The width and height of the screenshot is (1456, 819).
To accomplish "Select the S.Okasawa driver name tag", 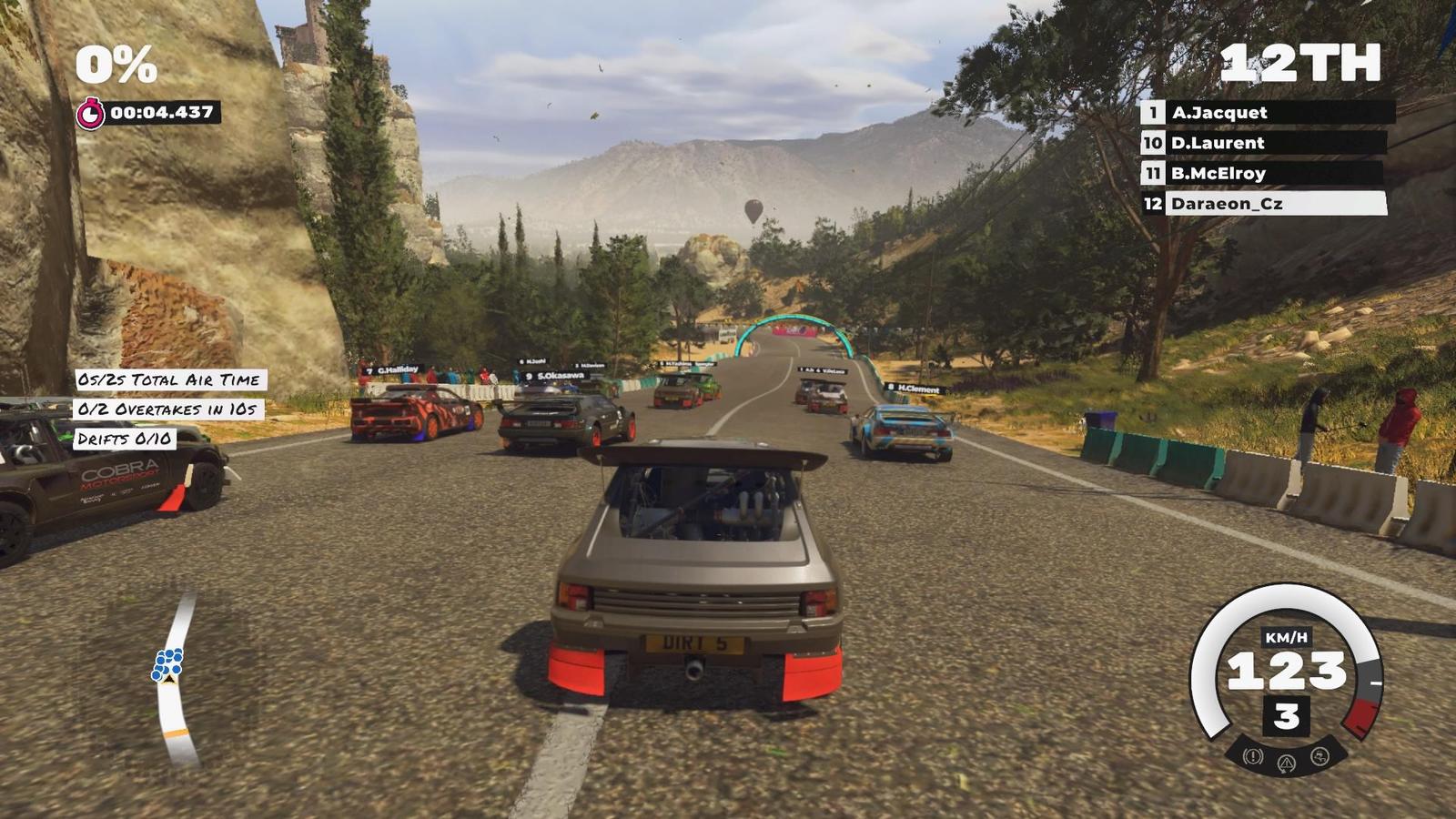I will pos(554,375).
